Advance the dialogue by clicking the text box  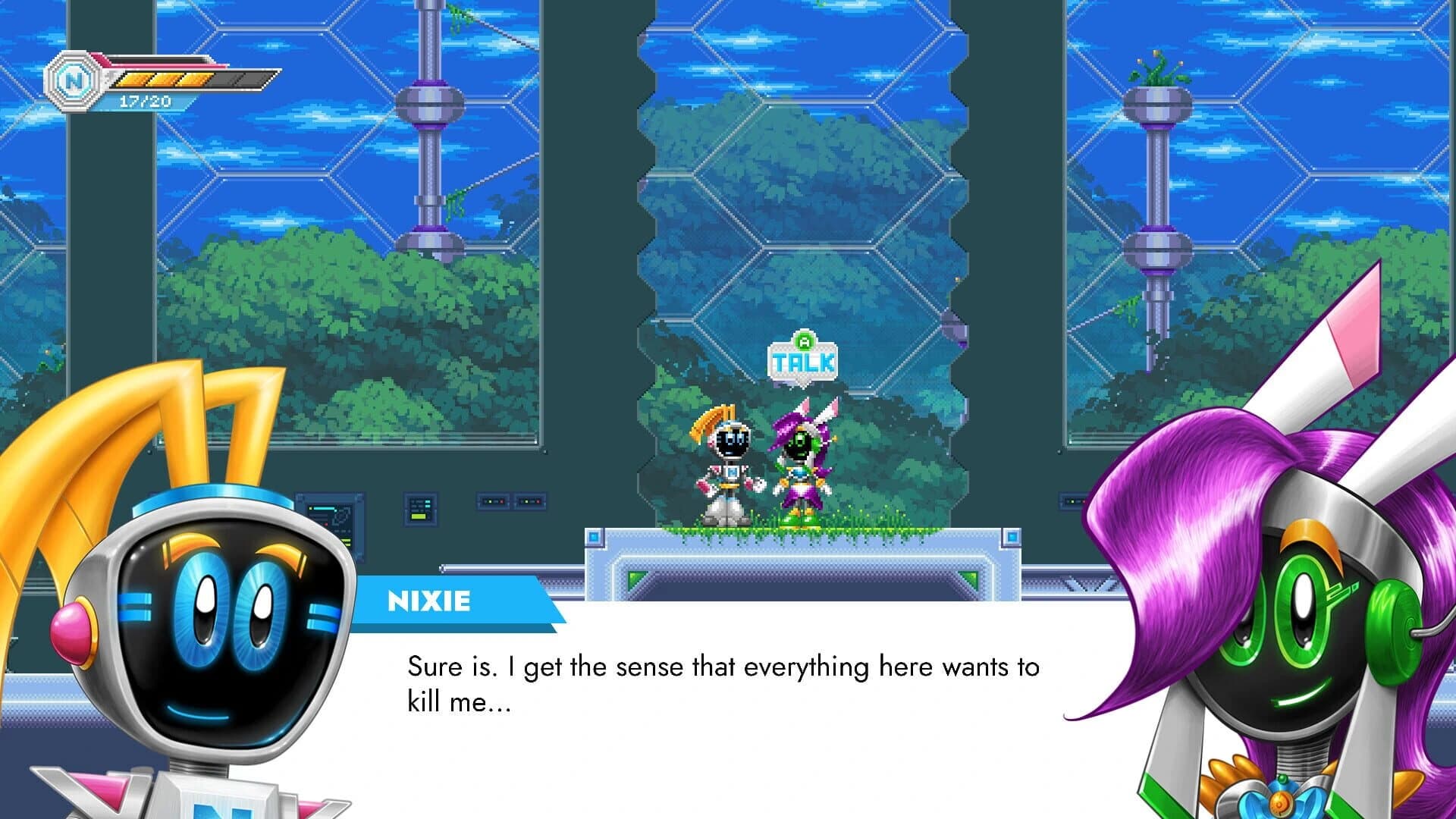(720, 682)
